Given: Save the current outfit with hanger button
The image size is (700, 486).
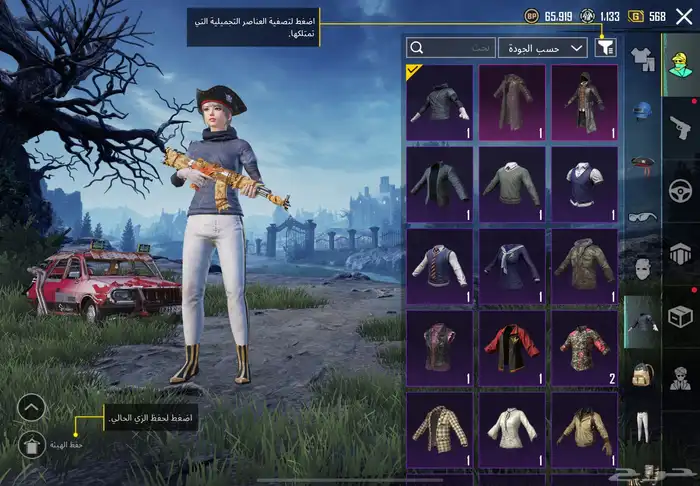Looking at the screenshot, I should coord(32,445).
